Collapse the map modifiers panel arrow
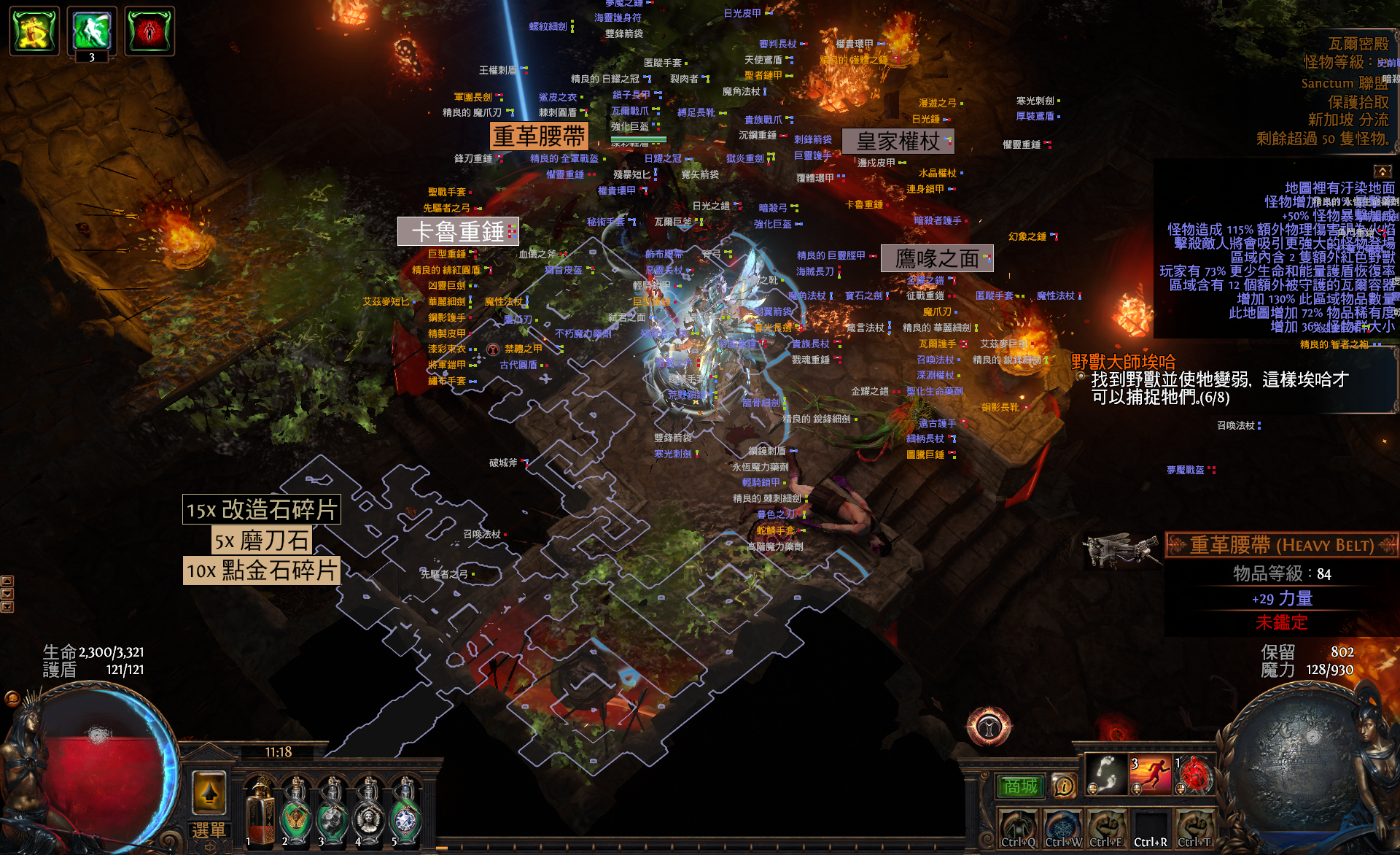Screen dimensions: 1400x855 [1382, 171]
